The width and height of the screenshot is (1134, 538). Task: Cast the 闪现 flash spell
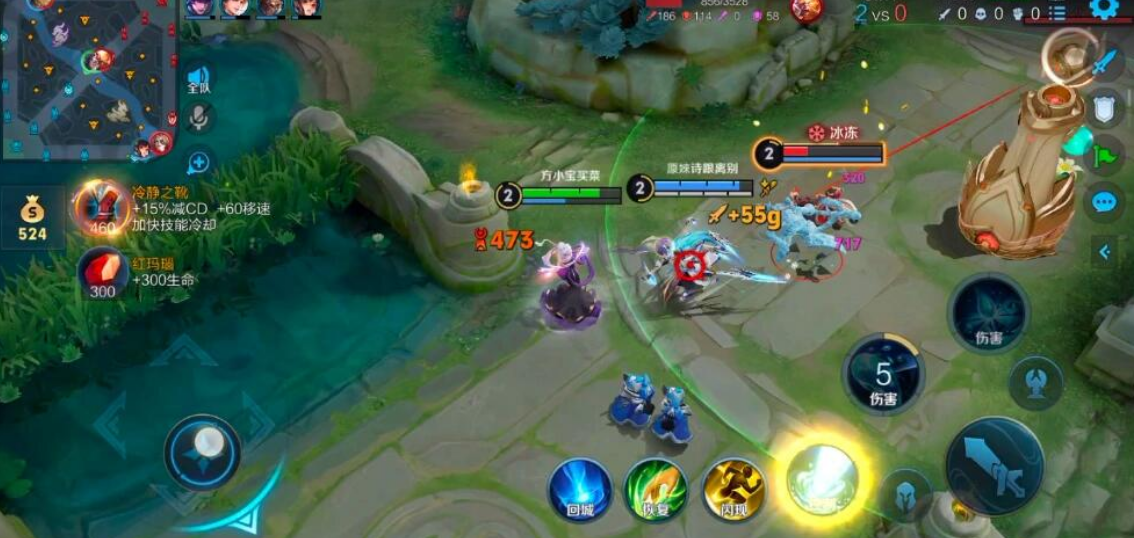coord(733,489)
